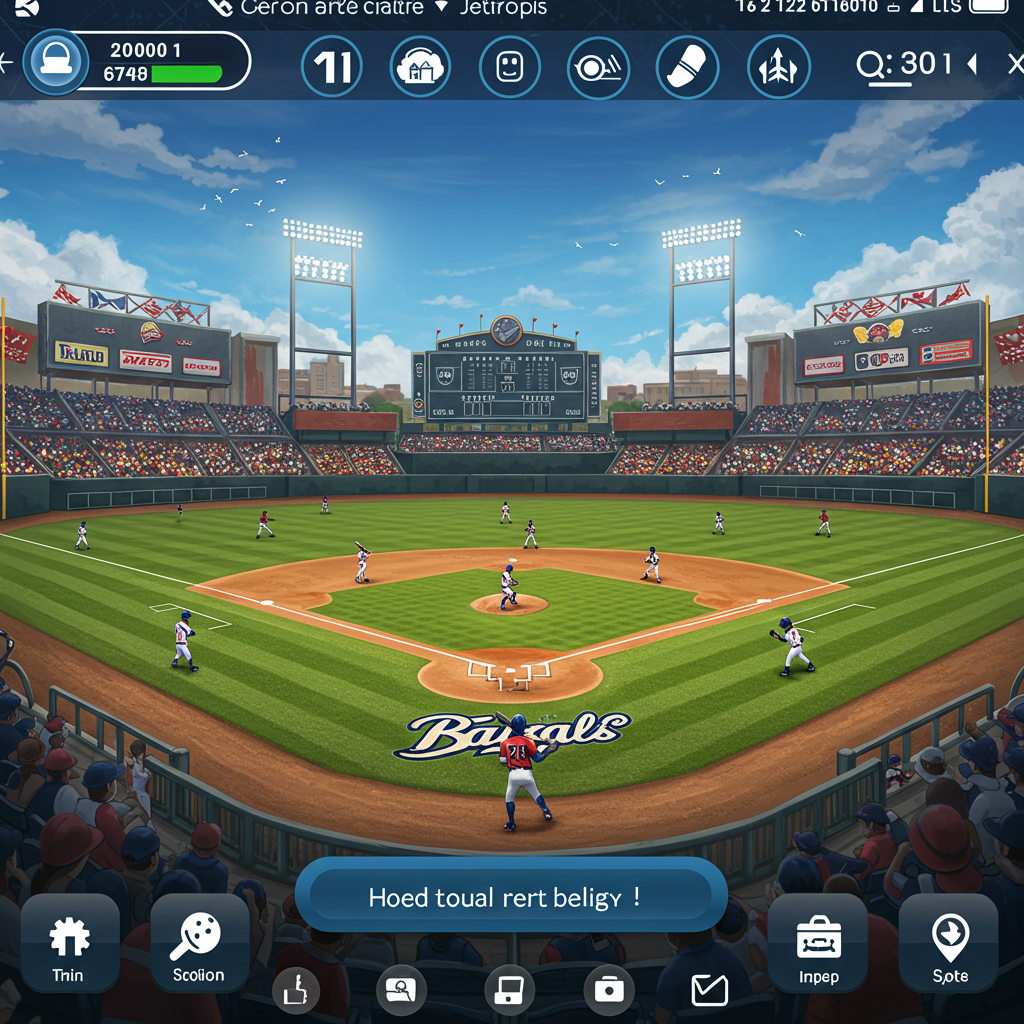
Task: Open the camera icon
Action: [x=608, y=991]
